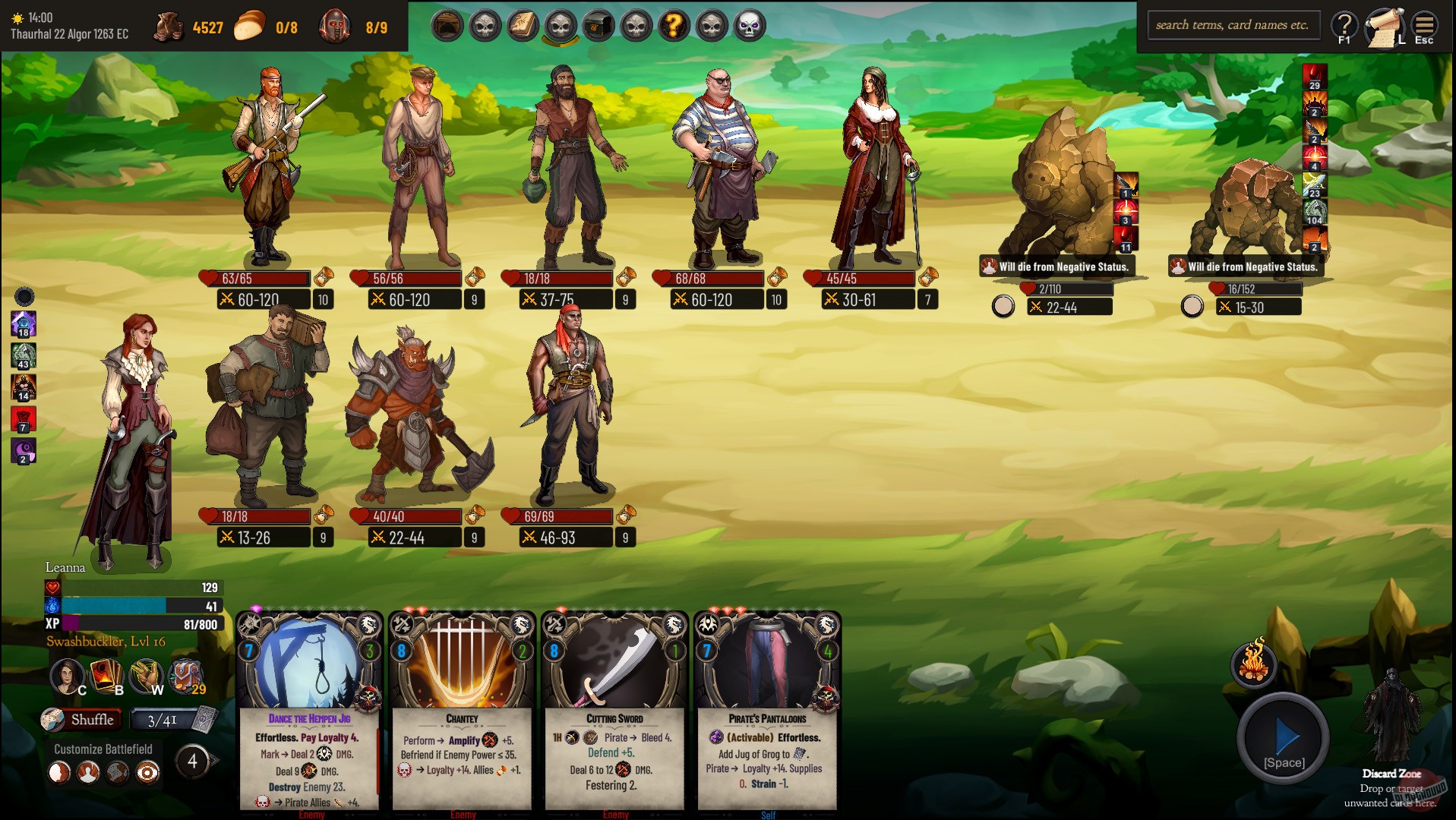1456x820 pixels.
Task: Toggle the first Customize Battlefield circle option
Action: tap(58, 772)
